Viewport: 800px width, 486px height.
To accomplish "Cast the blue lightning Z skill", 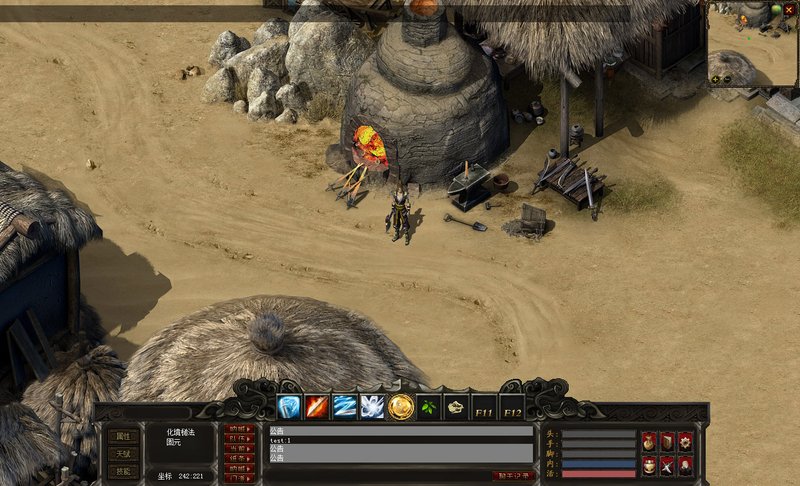I will point(345,407).
